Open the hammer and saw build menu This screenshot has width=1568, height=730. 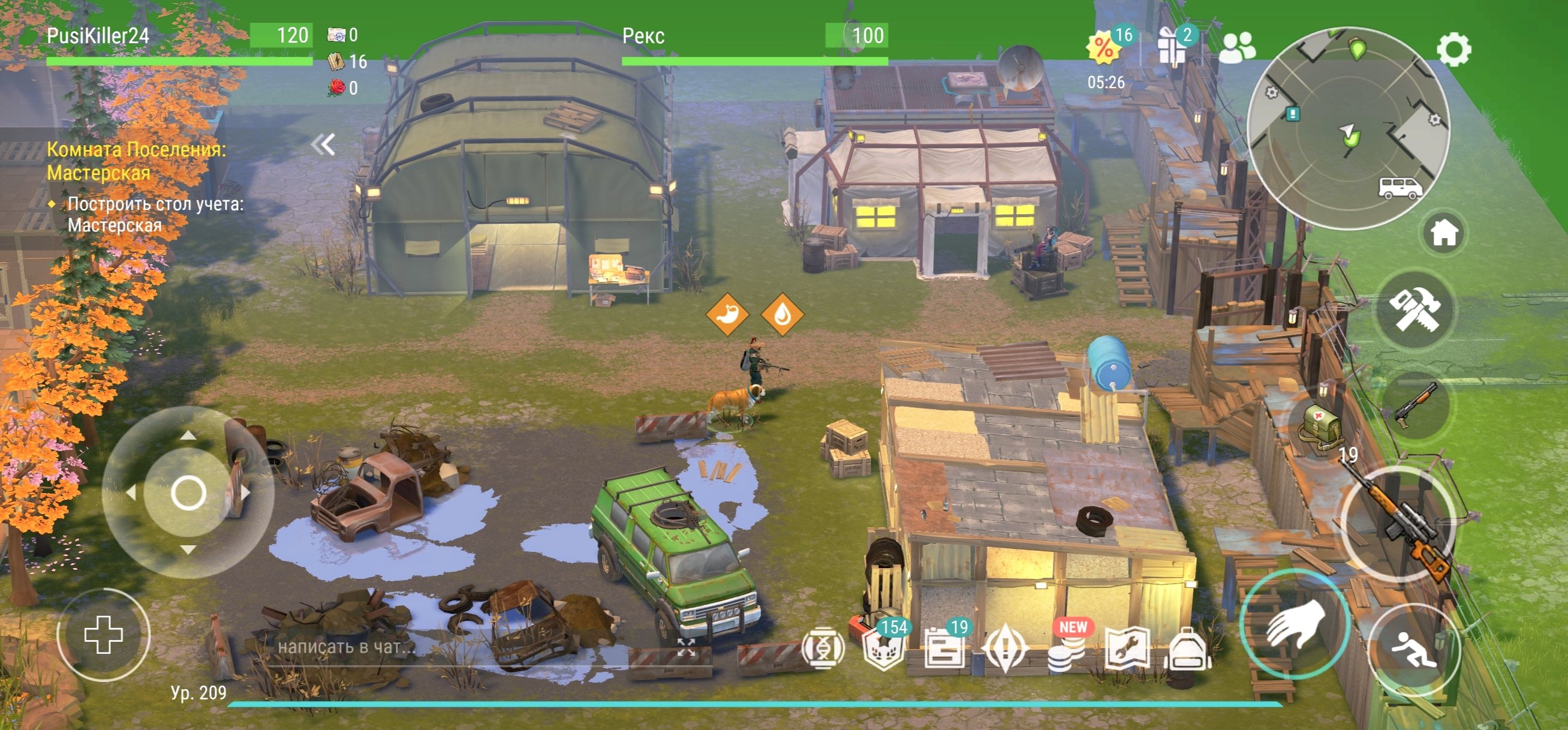pos(1416,310)
